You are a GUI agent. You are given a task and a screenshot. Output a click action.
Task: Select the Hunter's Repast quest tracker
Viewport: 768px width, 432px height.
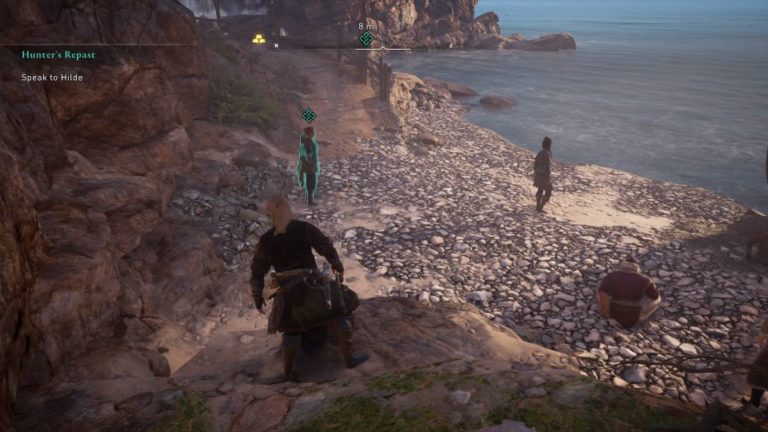(x=58, y=54)
